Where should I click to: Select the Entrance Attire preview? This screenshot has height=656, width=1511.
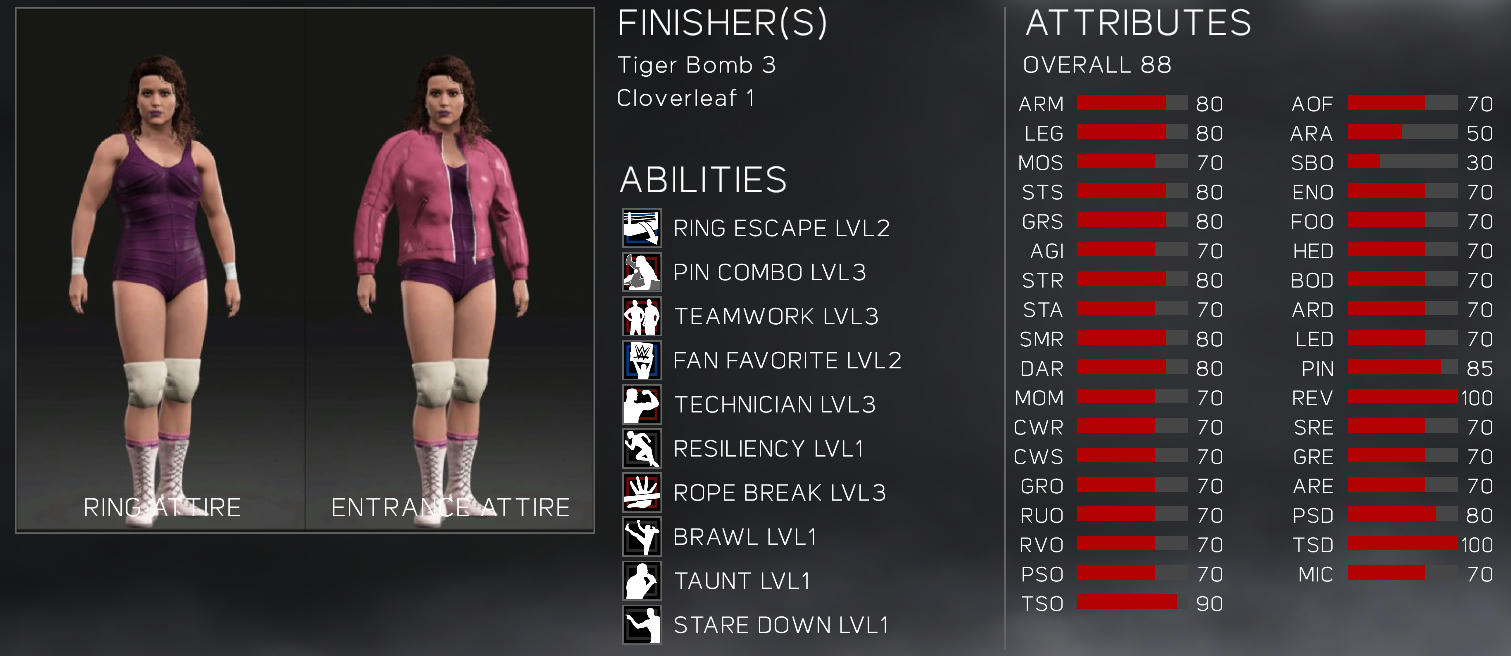point(450,270)
